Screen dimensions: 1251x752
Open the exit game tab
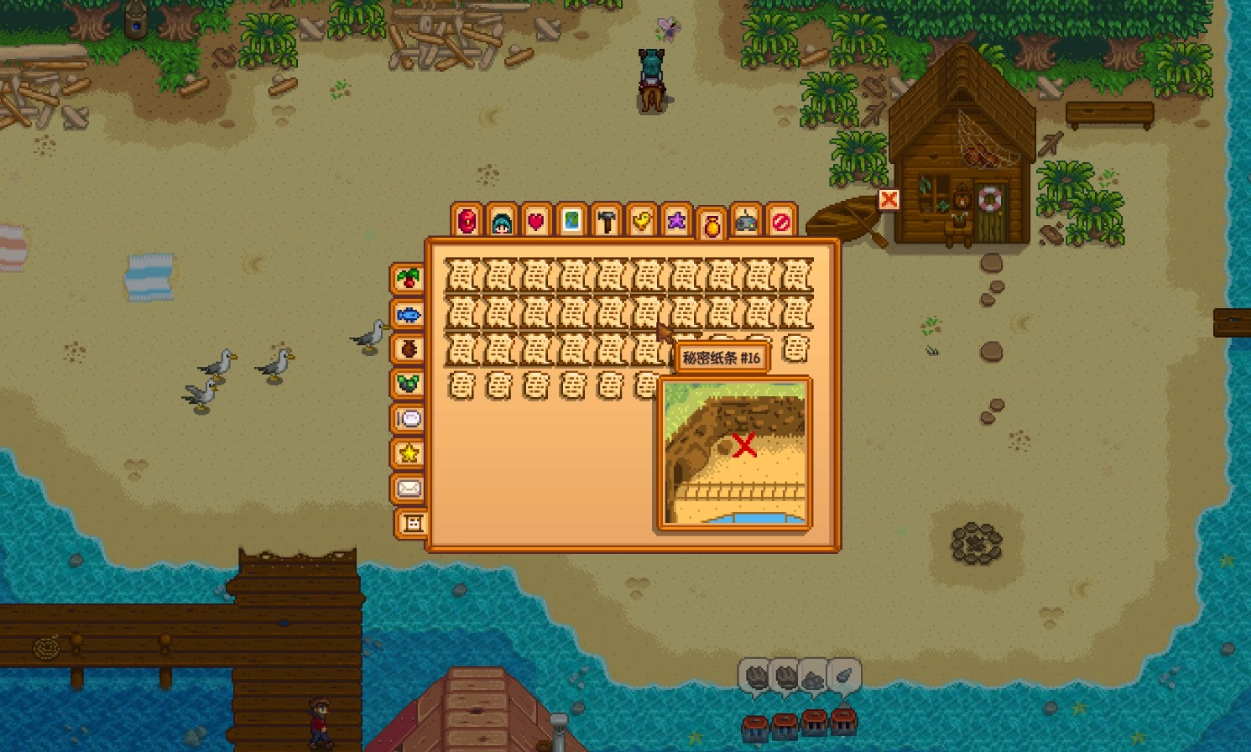tap(781, 220)
